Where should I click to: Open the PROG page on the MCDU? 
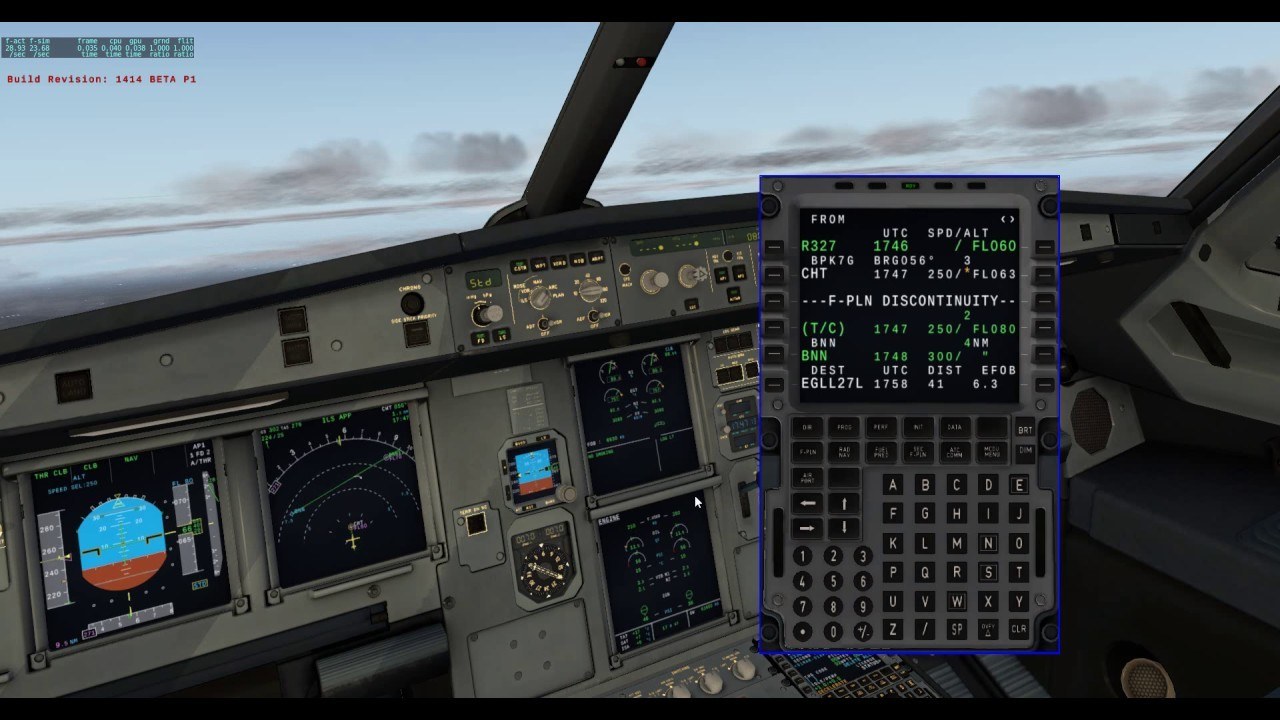[x=845, y=427]
